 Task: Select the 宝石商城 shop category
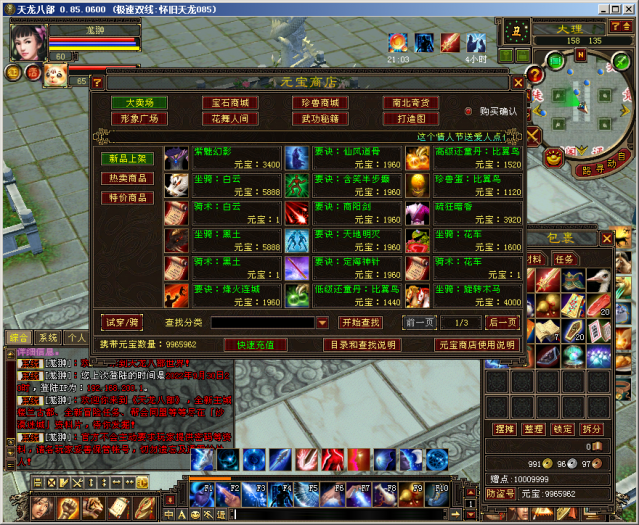[x=229, y=103]
